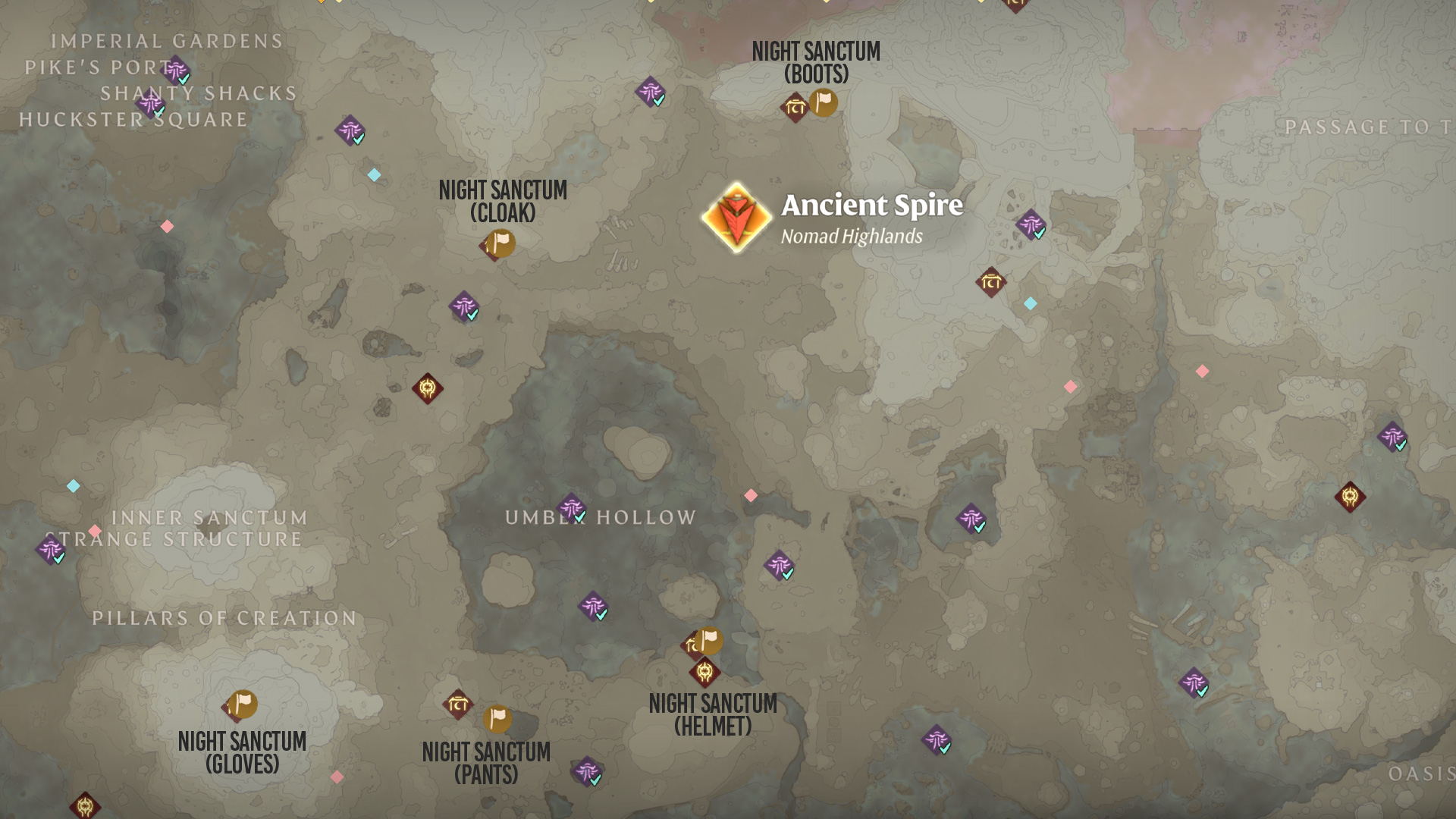Click the red shrine icon southeast of Ancient Spire
Screen dimensions: 1456x819
[990, 282]
